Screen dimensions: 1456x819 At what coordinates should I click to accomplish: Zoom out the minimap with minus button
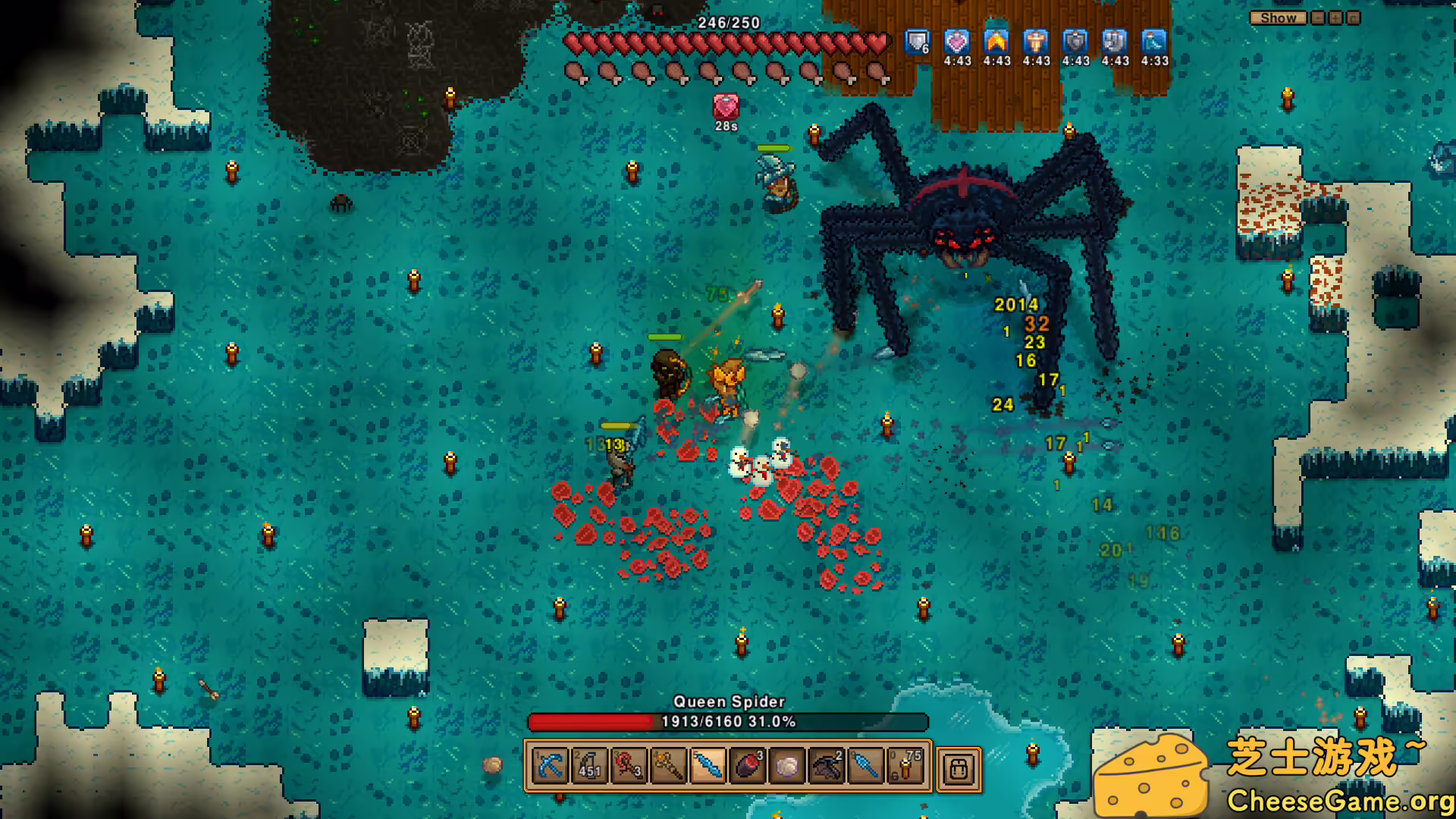point(1319,17)
